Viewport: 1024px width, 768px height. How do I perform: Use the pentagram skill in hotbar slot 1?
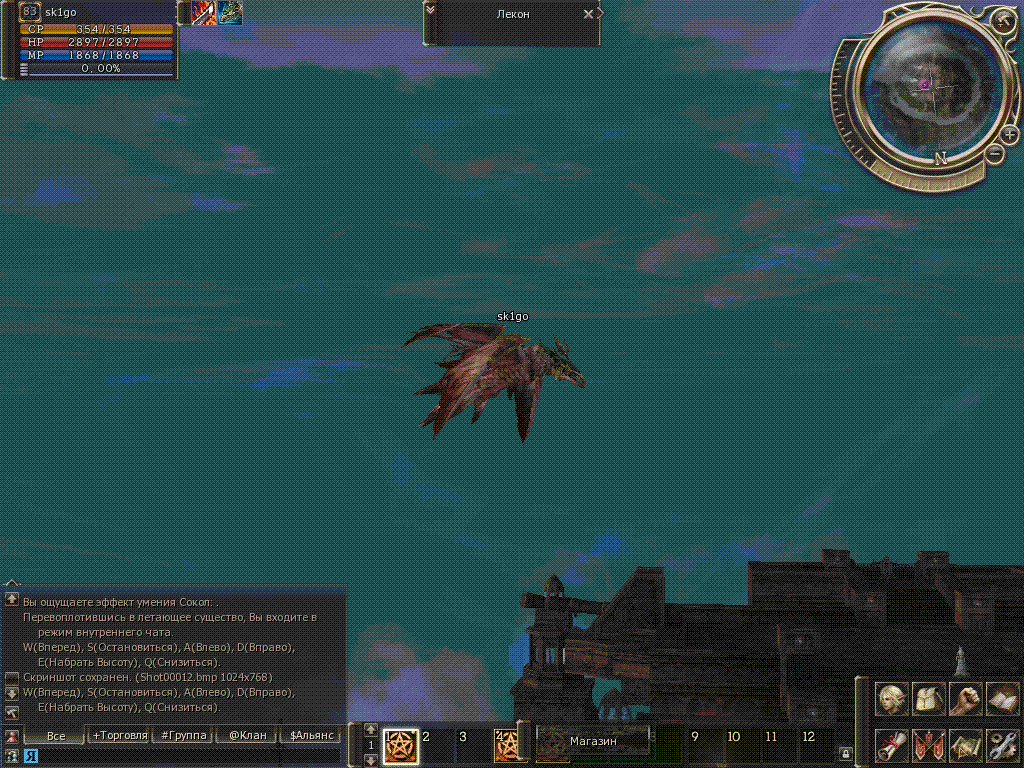coord(401,745)
